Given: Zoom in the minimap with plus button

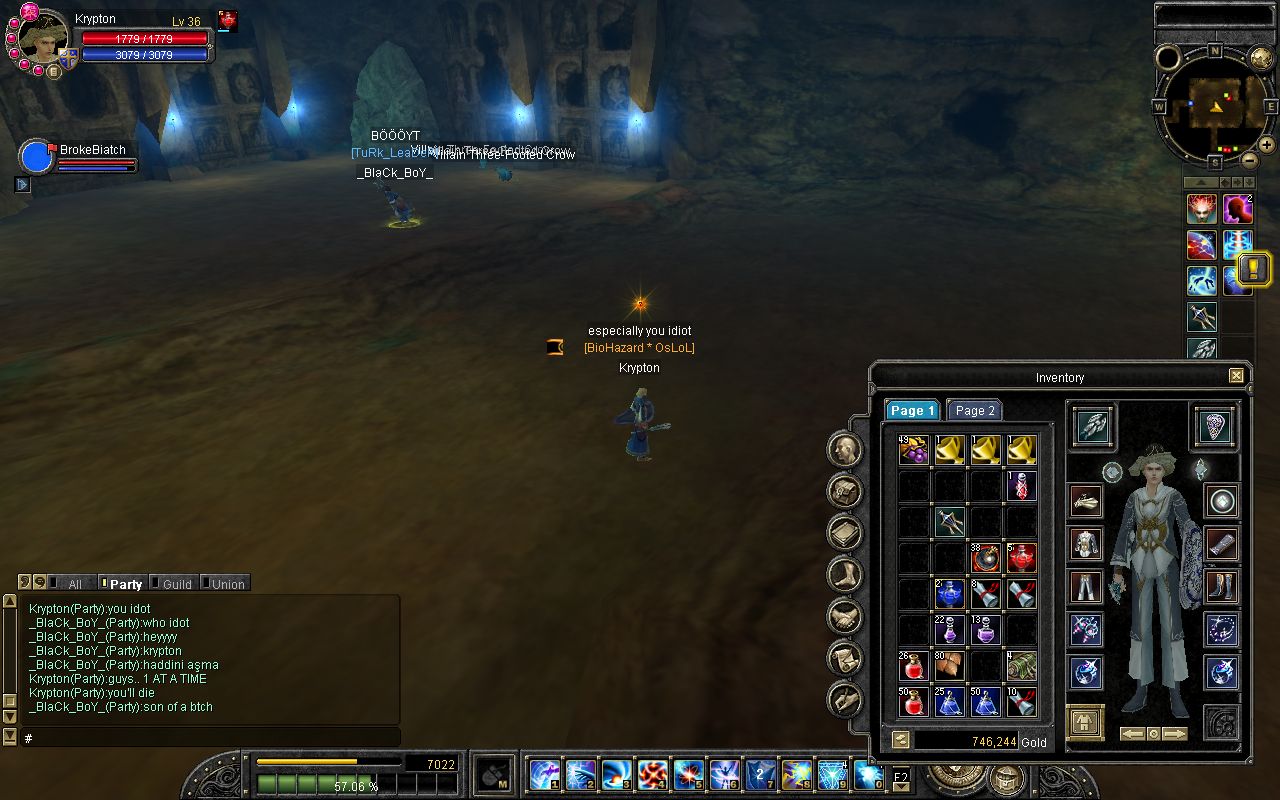Looking at the screenshot, I should tap(1266, 144).
